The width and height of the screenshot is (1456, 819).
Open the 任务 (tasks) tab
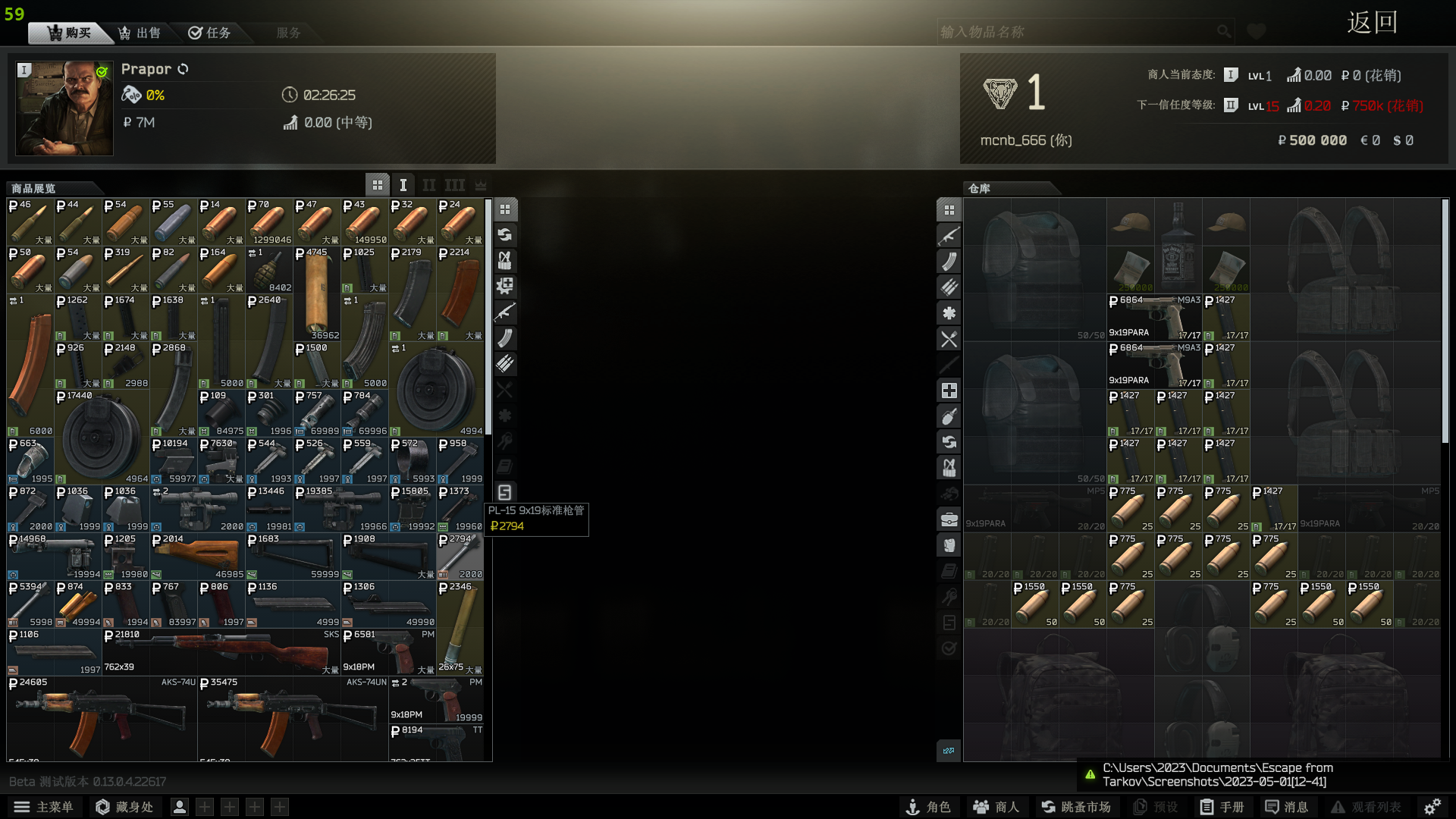coord(209,33)
